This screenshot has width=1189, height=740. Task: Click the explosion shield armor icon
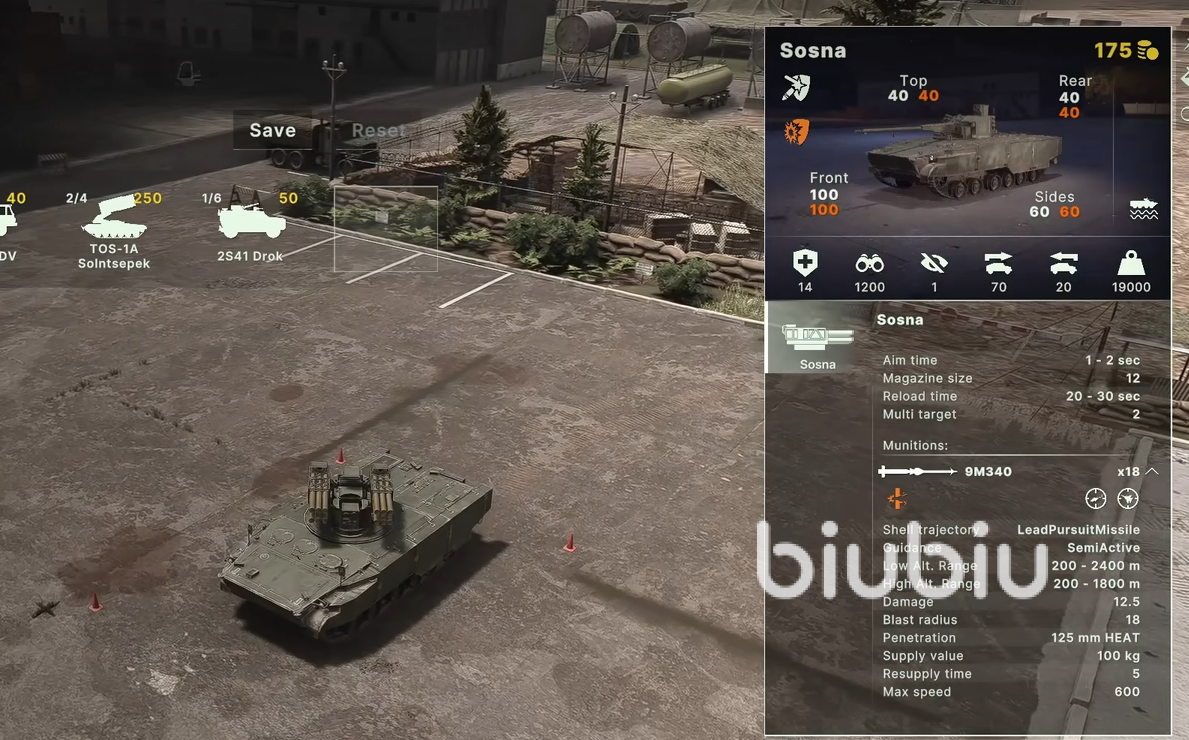796,131
